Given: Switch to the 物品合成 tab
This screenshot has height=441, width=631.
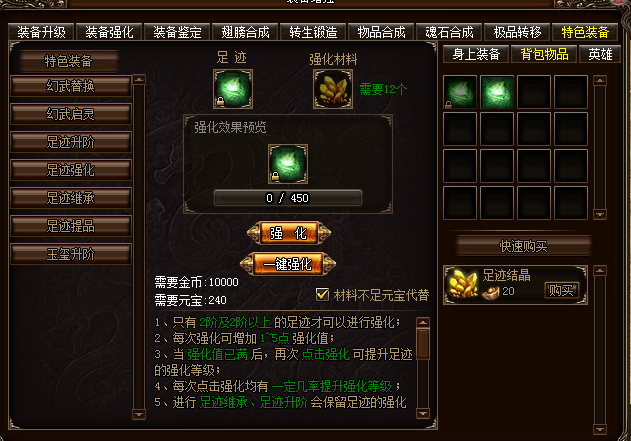Looking at the screenshot, I should click(x=382, y=31).
